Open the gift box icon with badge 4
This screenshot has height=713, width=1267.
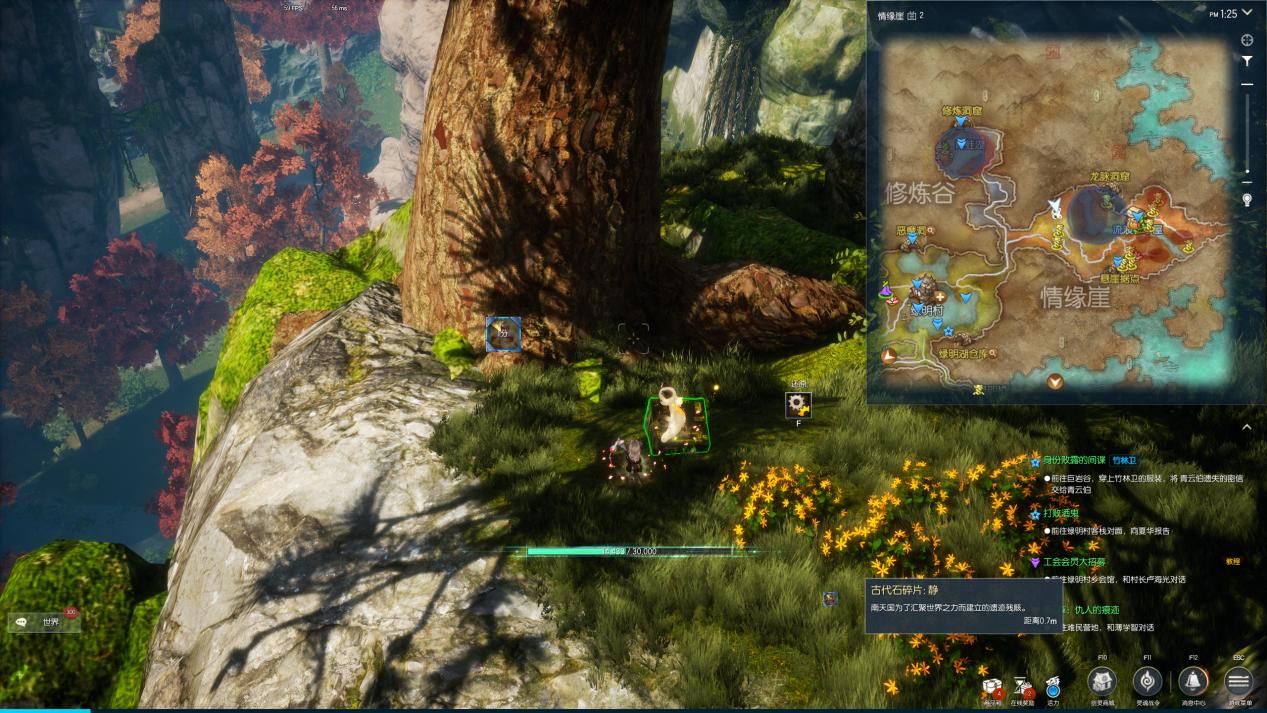(x=993, y=687)
